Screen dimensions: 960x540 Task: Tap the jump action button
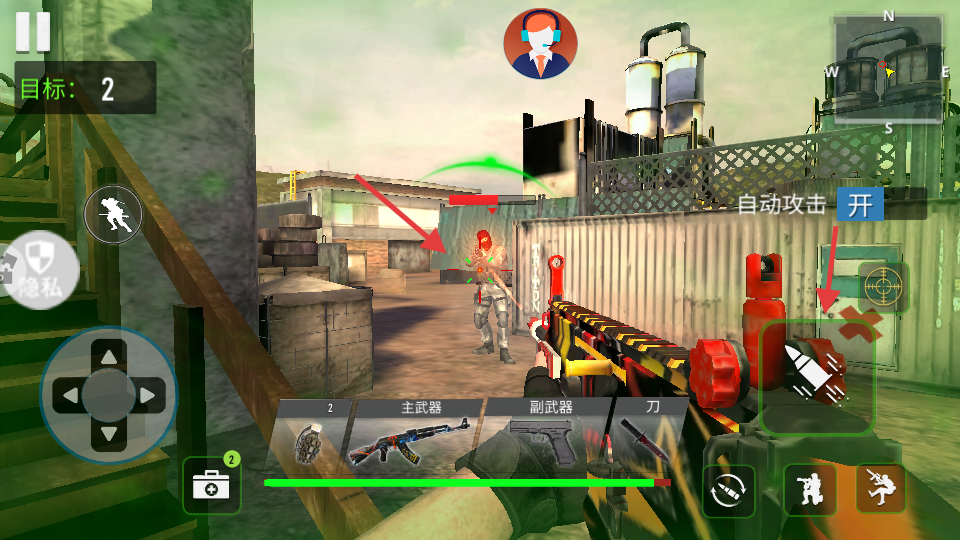pos(880,489)
